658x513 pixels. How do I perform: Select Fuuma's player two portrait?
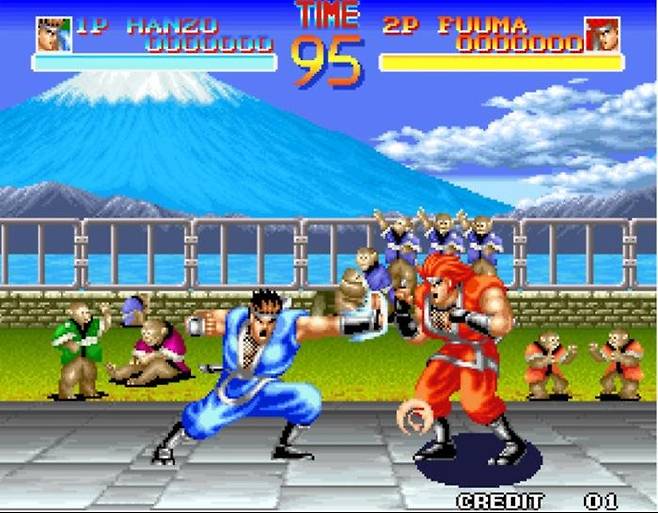coord(602,34)
